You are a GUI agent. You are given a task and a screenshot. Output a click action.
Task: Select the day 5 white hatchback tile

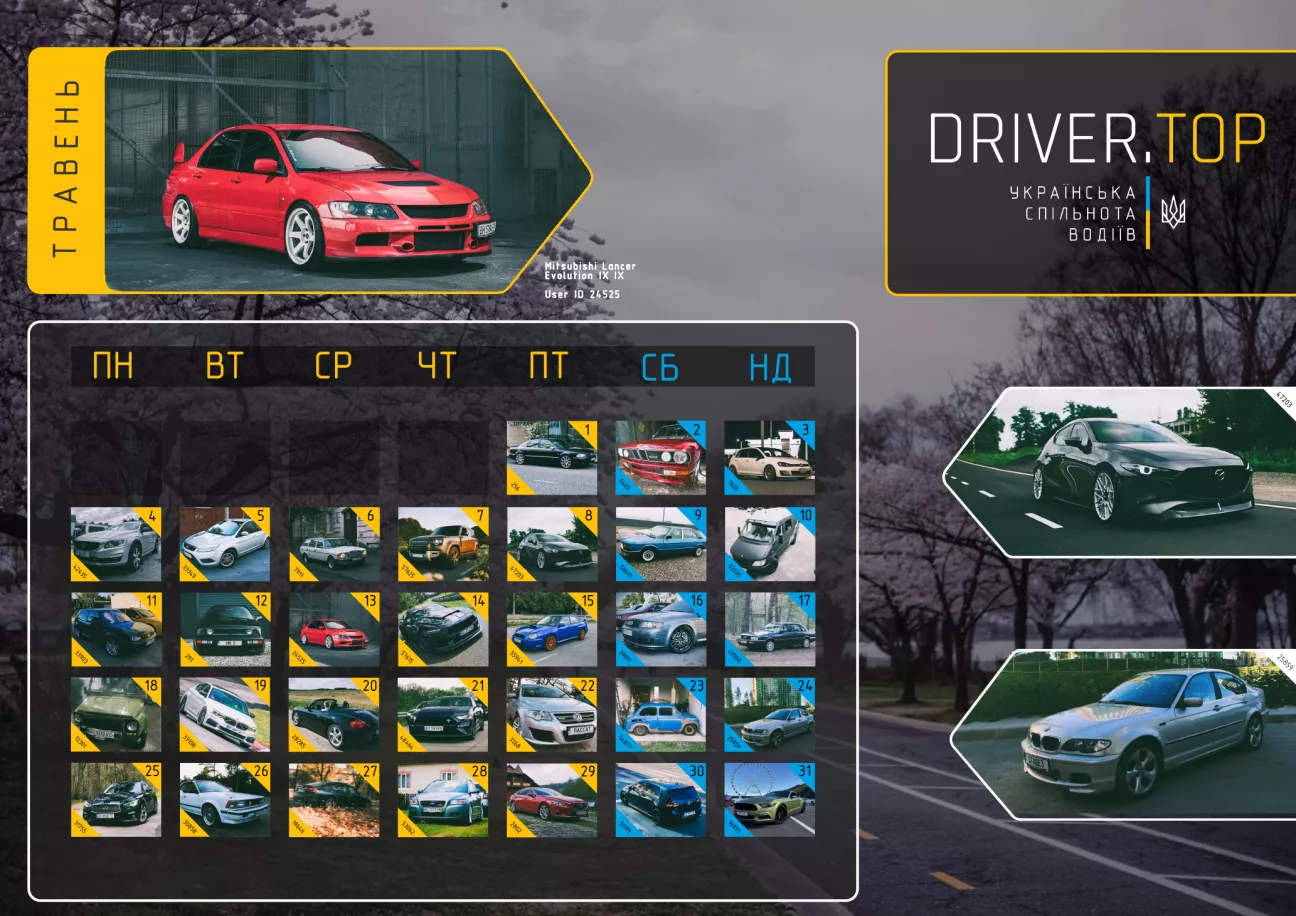[224, 544]
